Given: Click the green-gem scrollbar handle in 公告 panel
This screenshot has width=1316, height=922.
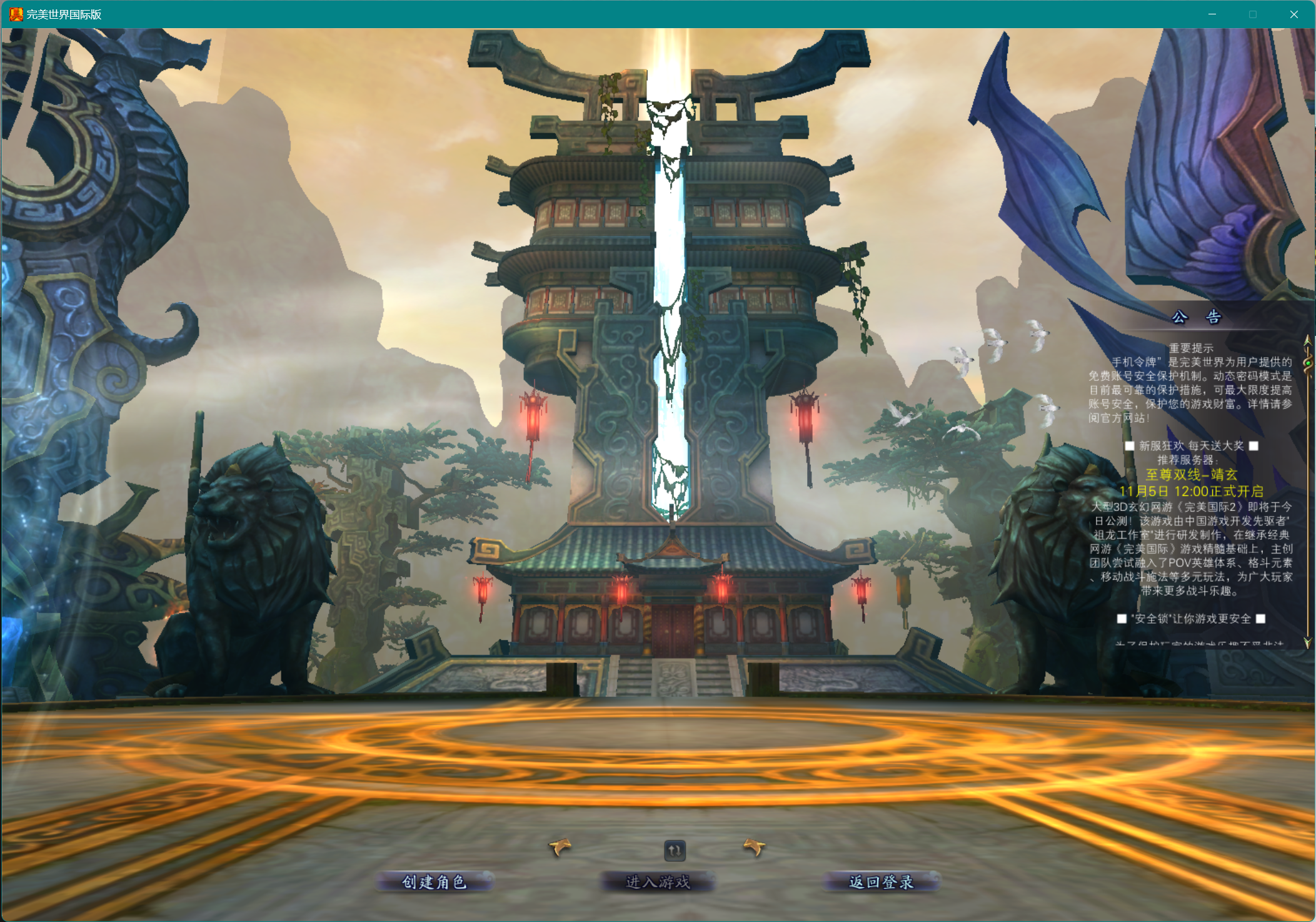Looking at the screenshot, I should click(x=1307, y=363).
